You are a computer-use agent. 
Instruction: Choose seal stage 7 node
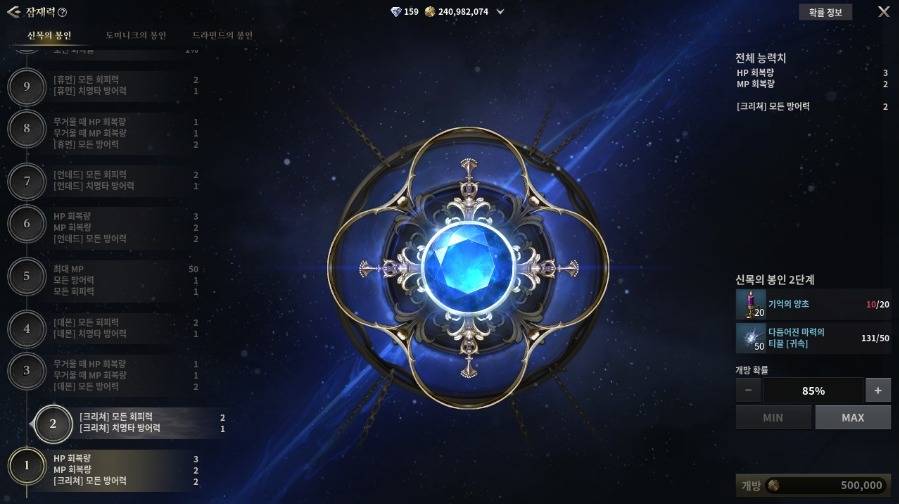pyautogui.click(x=26, y=181)
